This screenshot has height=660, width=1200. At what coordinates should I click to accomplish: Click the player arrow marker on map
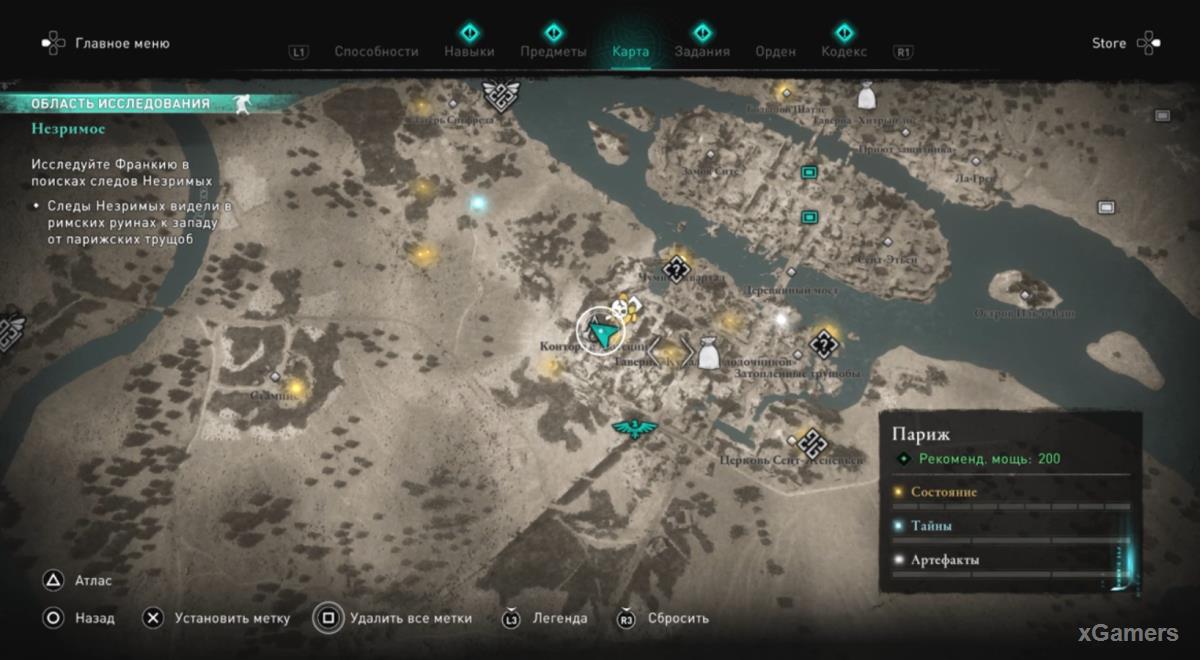[600, 331]
